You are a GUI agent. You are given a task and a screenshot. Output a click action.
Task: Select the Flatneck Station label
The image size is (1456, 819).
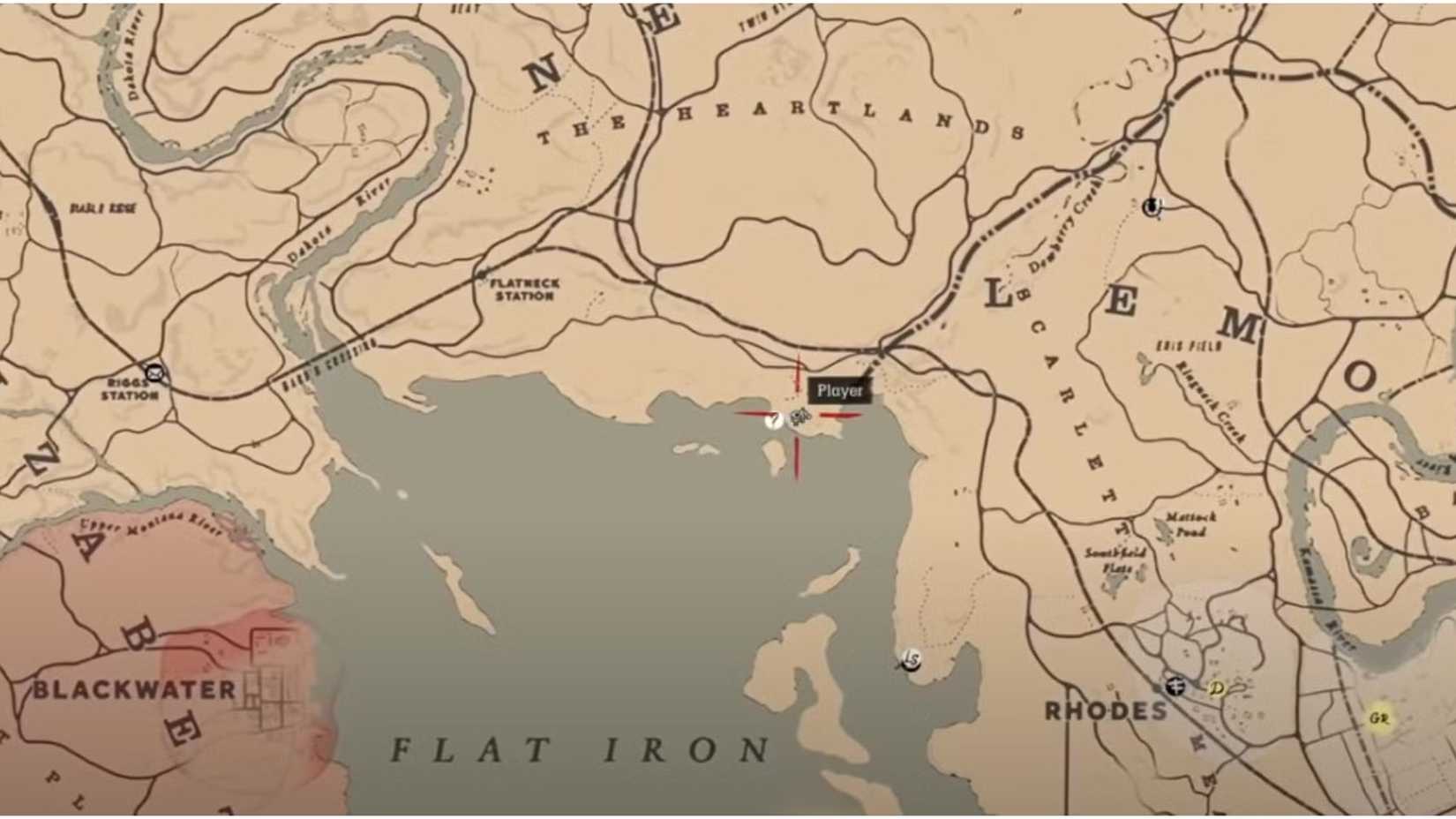pyautogui.click(x=522, y=289)
